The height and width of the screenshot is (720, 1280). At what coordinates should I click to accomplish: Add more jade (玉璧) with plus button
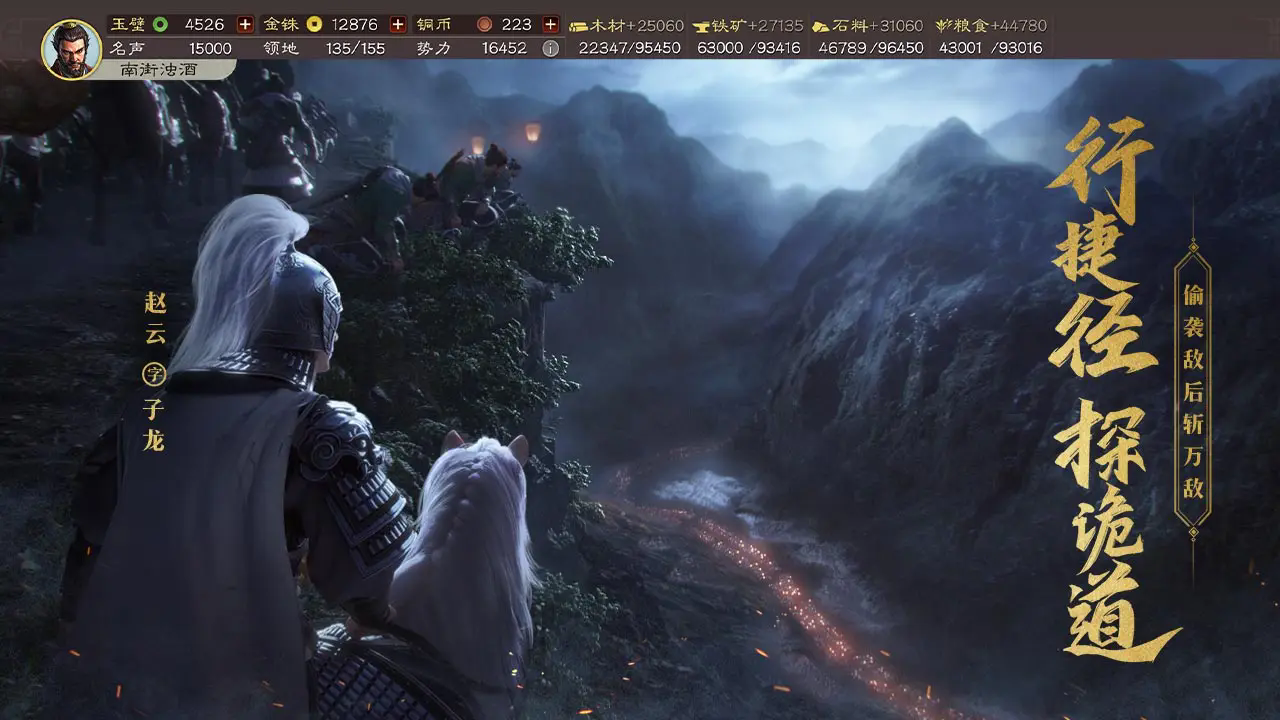click(245, 24)
